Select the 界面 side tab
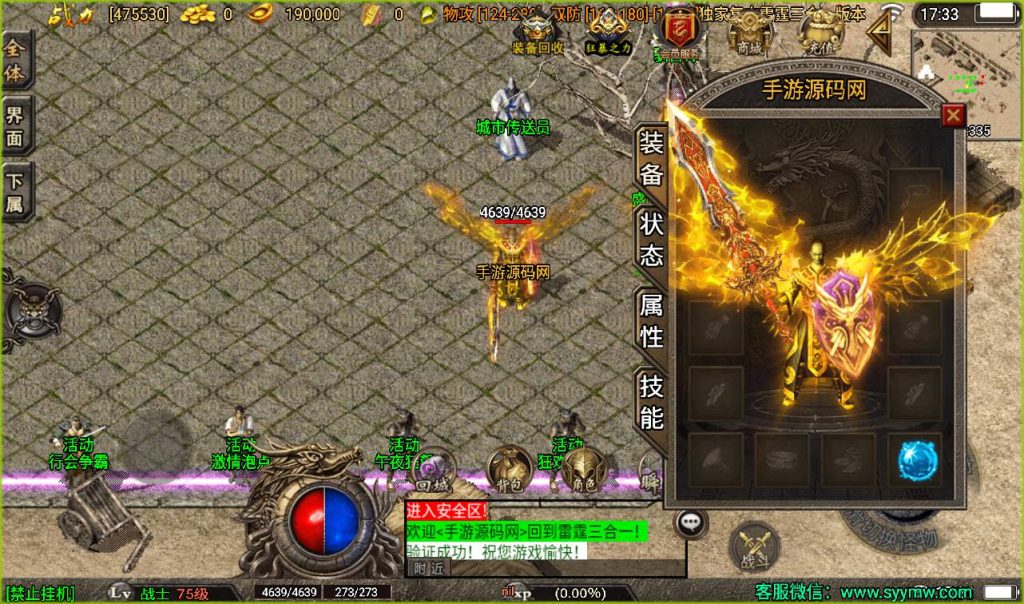The width and height of the screenshot is (1024, 604). click(16, 124)
